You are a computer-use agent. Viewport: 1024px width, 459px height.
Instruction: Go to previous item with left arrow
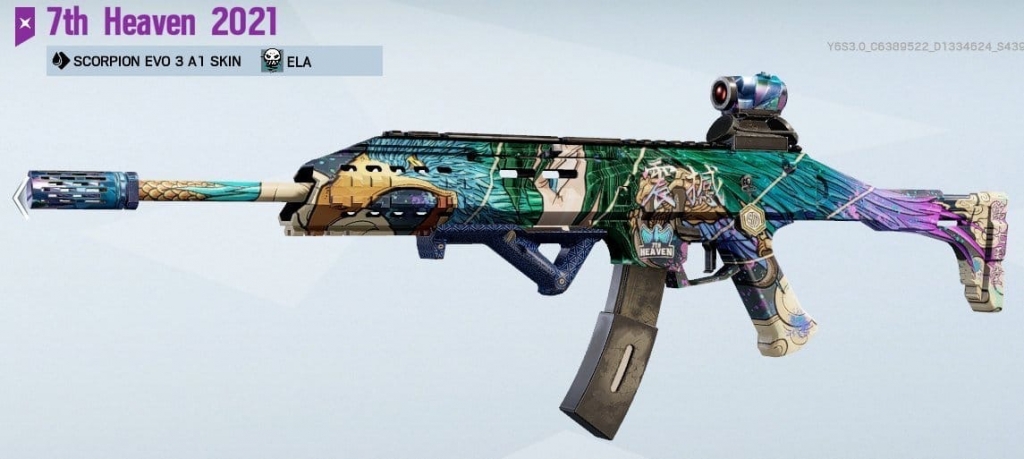[x=20, y=196]
